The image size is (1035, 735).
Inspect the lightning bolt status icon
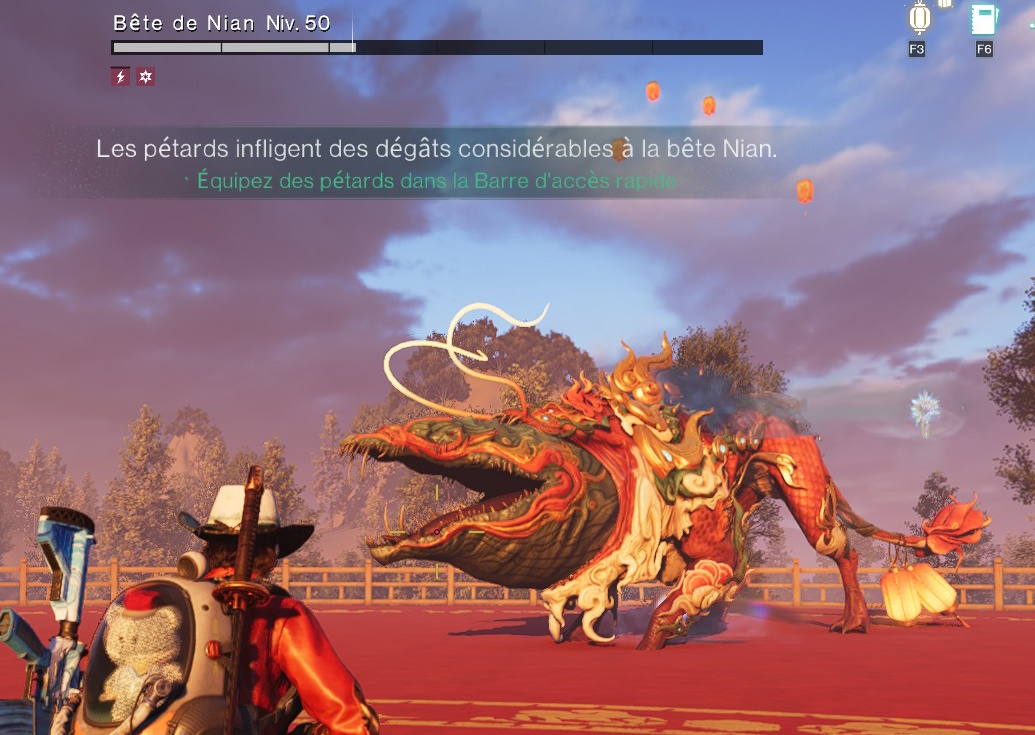tap(120, 77)
